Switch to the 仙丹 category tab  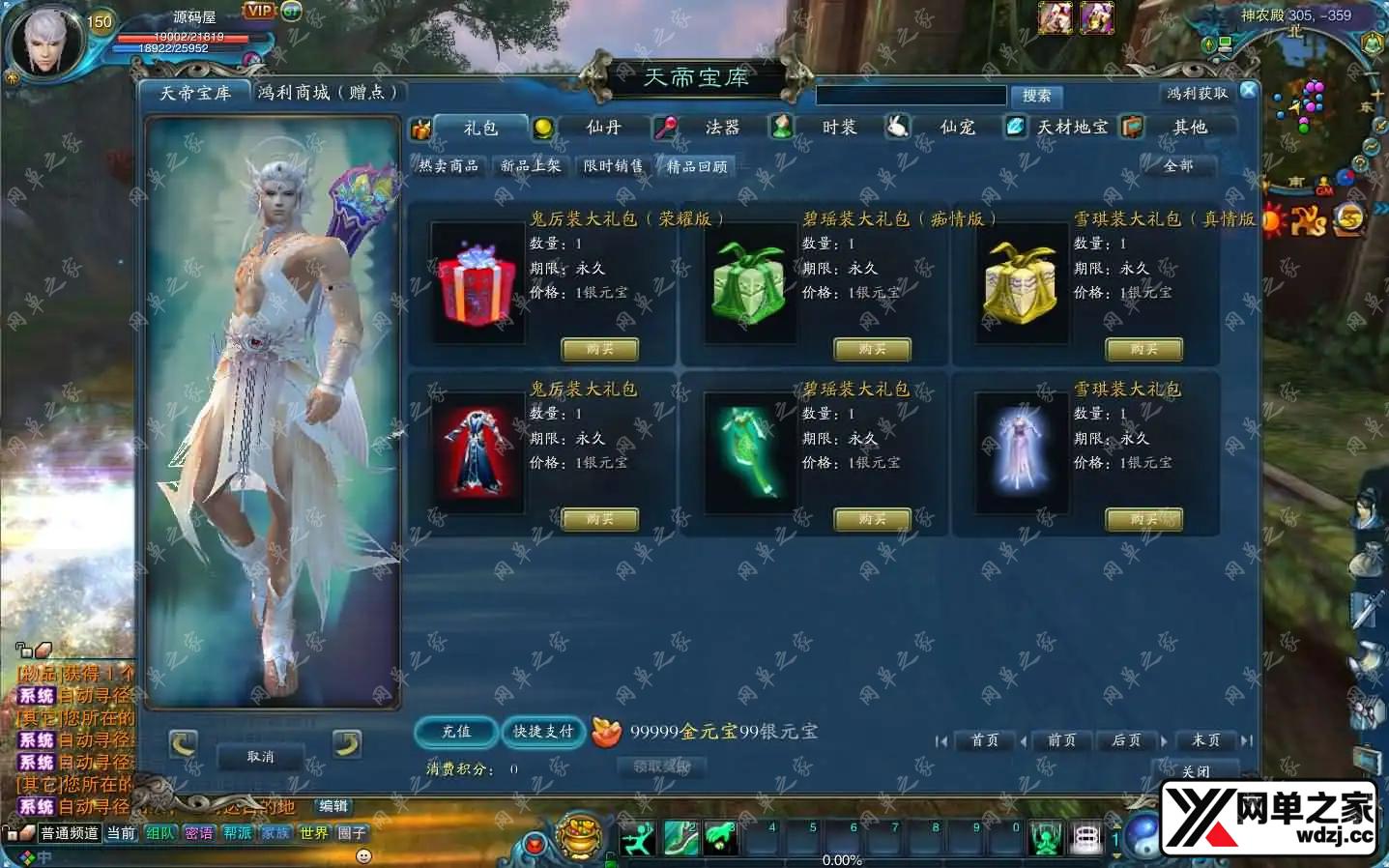(x=602, y=128)
